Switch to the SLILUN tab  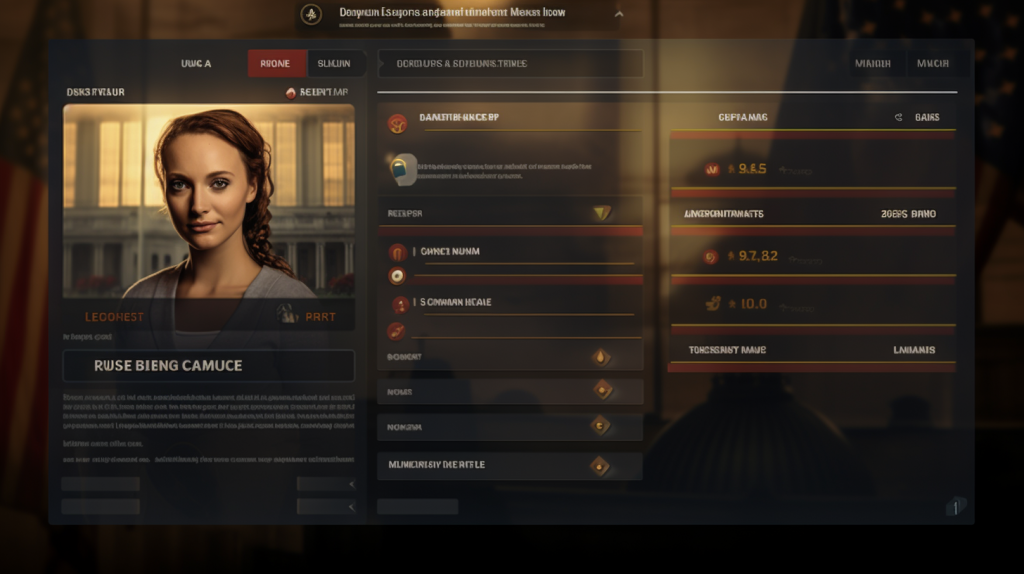tap(334, 63)
